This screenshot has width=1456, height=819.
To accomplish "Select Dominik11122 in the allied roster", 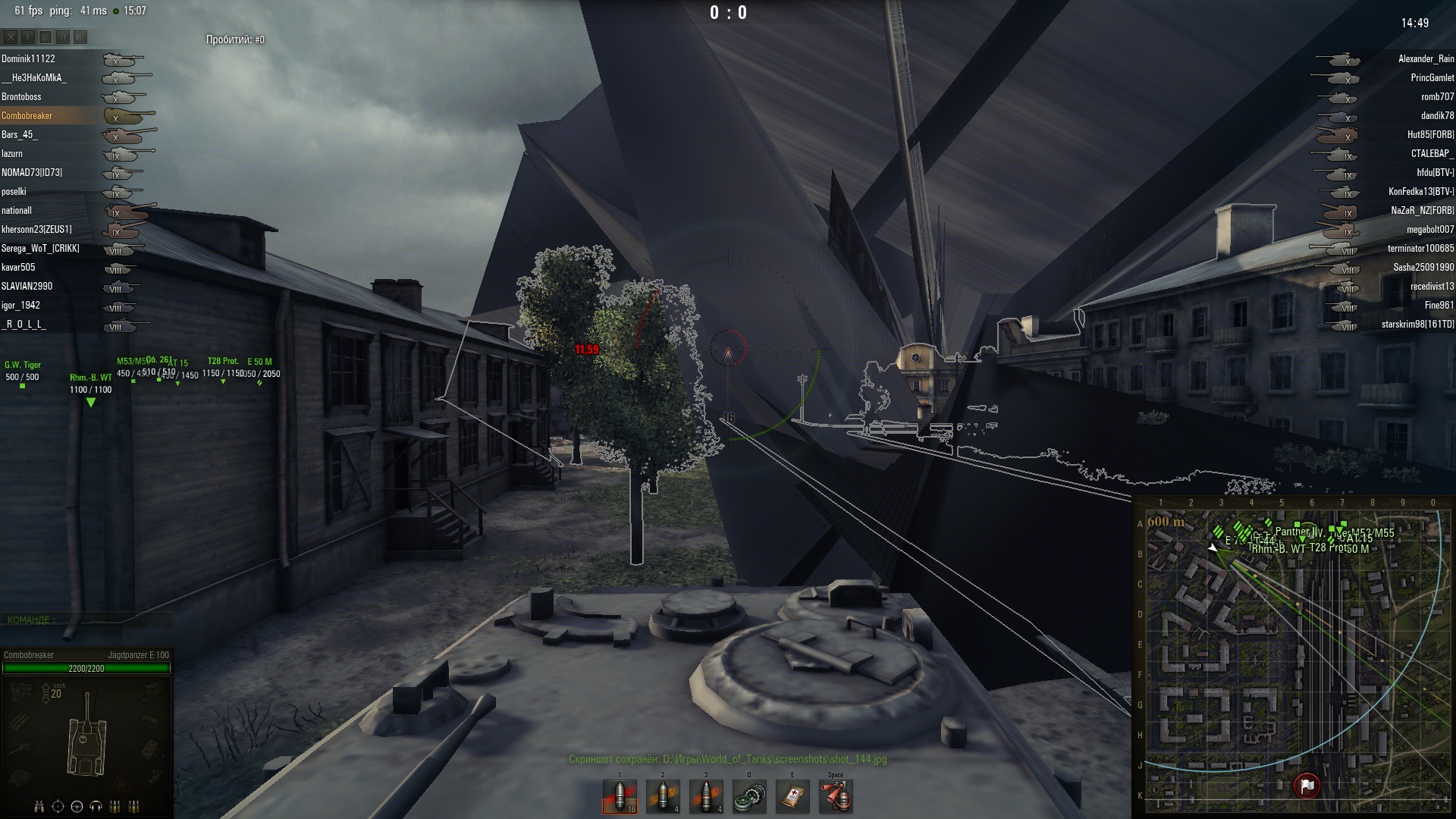I will 28,59.
